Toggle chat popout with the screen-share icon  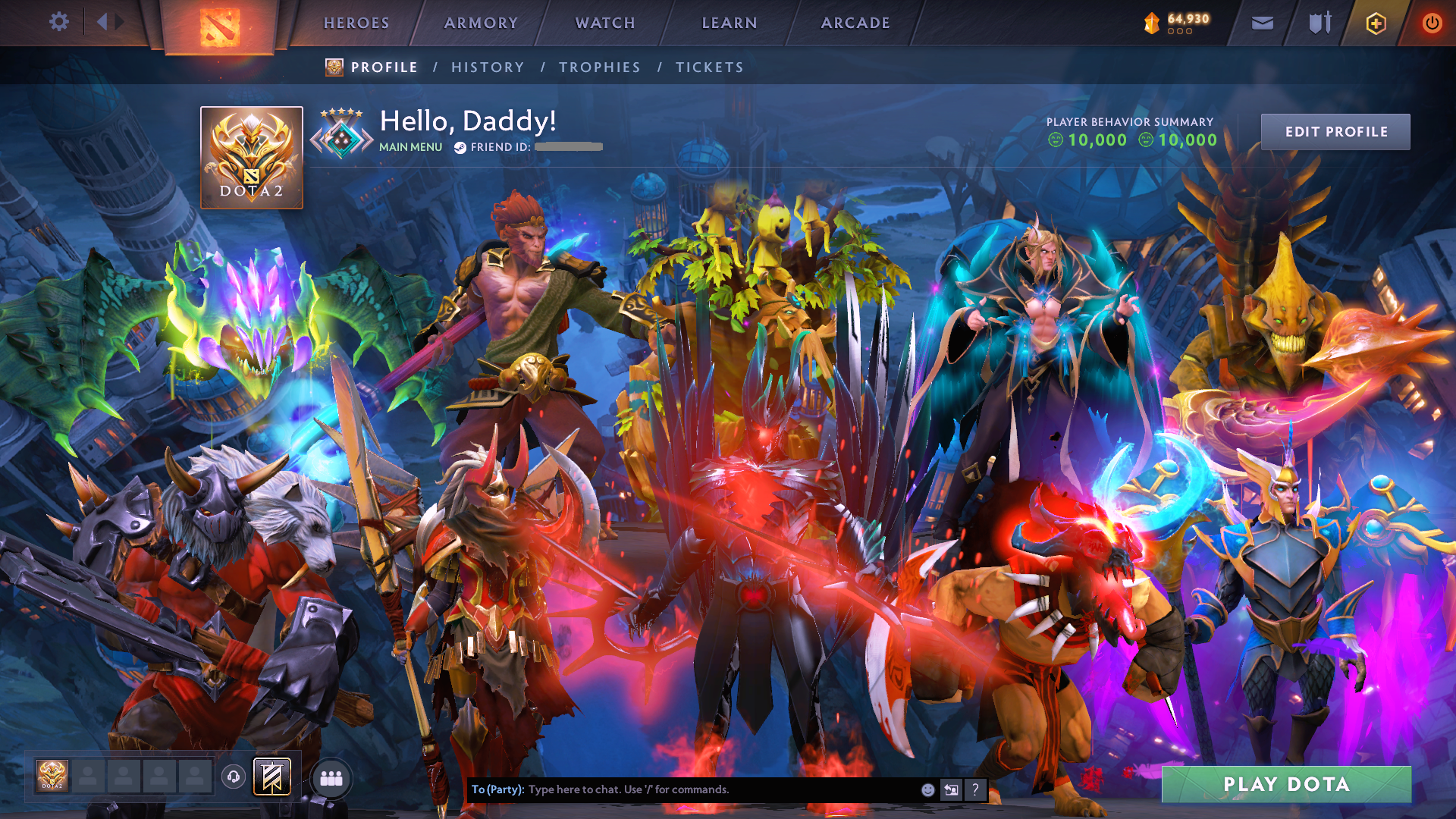950,789
